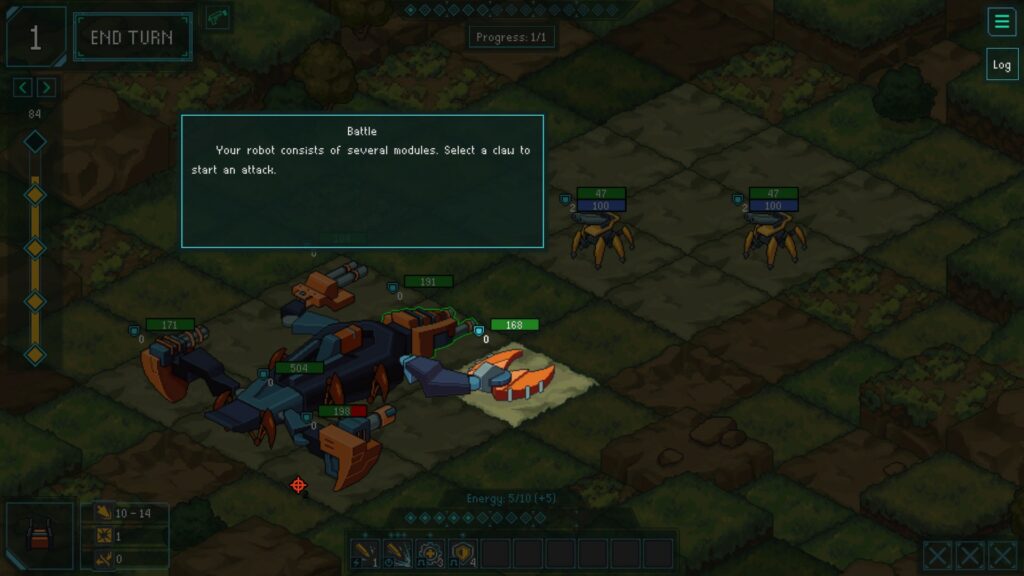Click the weapon icon beside End Turn
Screen dimensions: 1024x576
click(x=218, y=18)
